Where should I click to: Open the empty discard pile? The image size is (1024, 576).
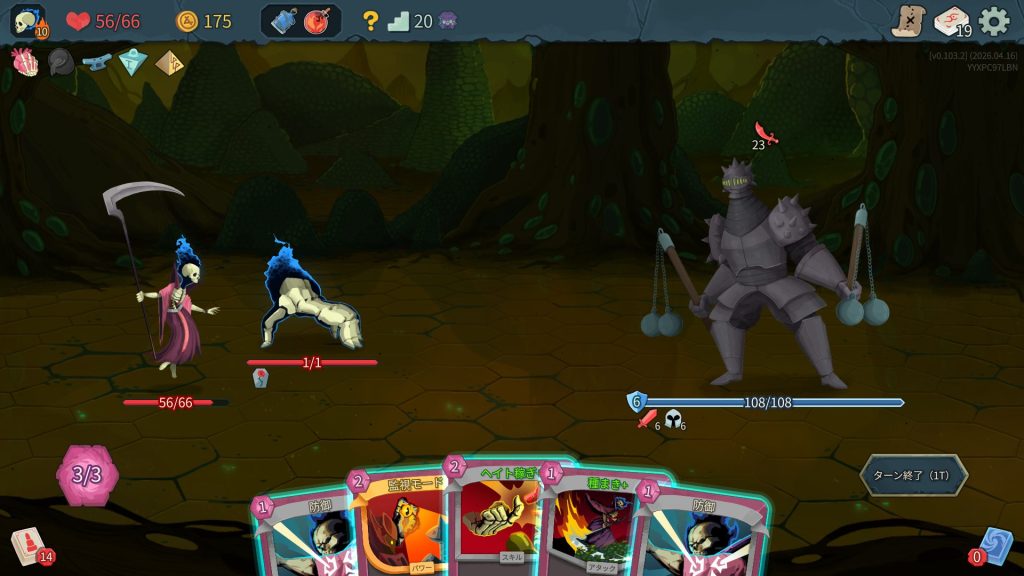click(x=995, y=546)
